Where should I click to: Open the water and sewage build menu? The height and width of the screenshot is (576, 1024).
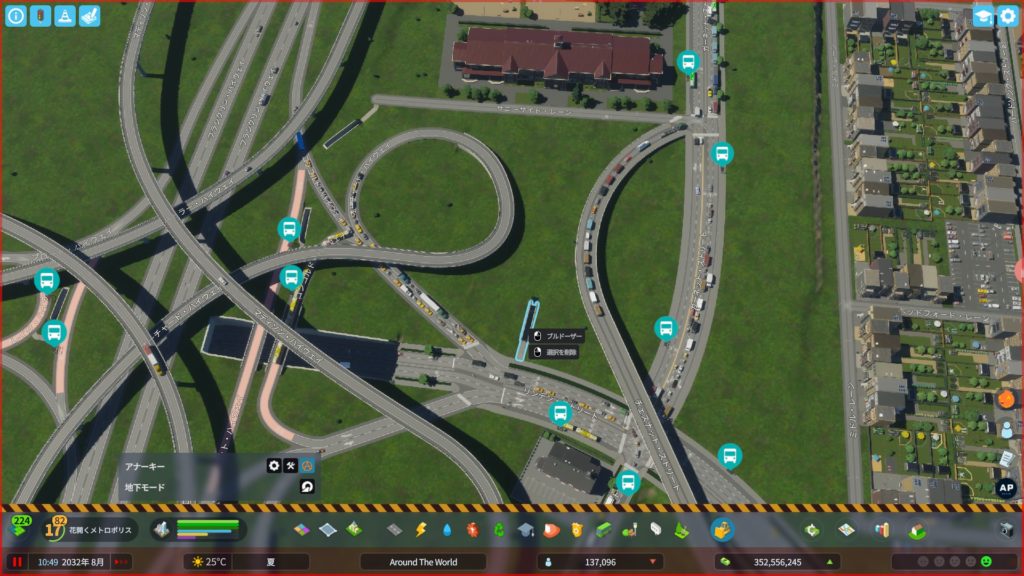click(447, 529)
